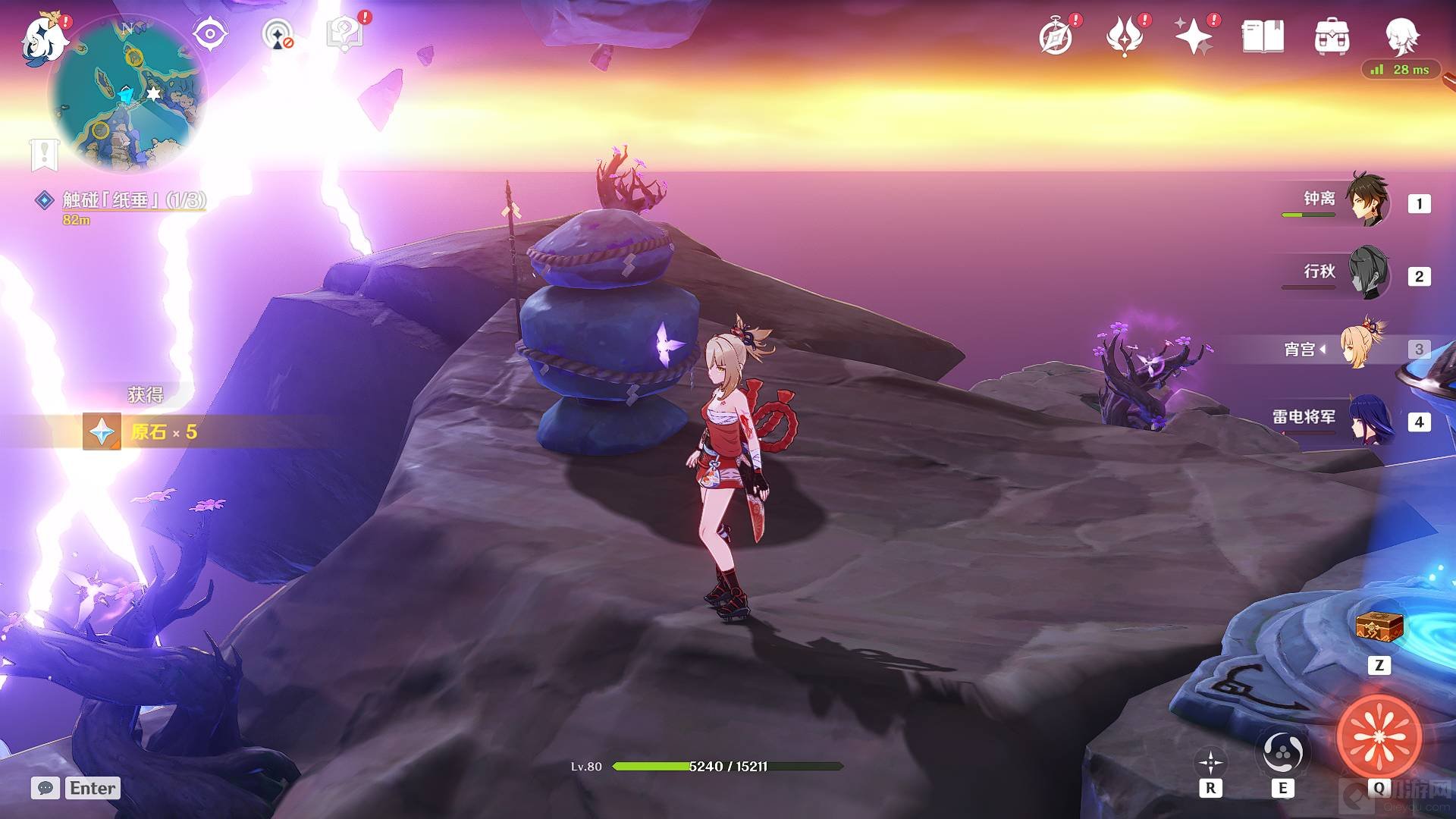Viewport: 1456px width, 819px height.
Task: Open the chat box
Action: [45, 788]
